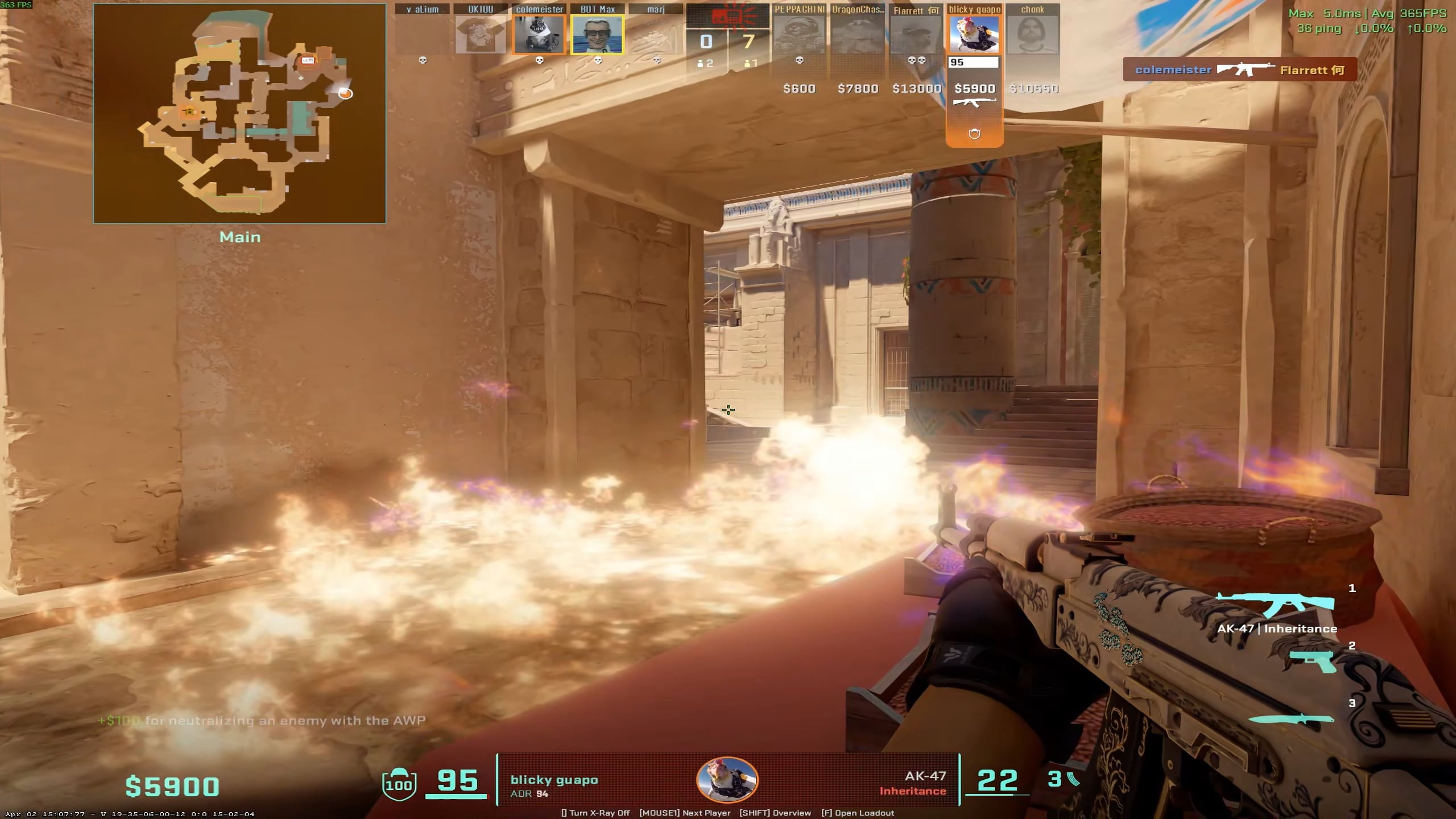Select the knife weapon slot
Screen dimensions: 1456x819
[x=1291, y=719]
